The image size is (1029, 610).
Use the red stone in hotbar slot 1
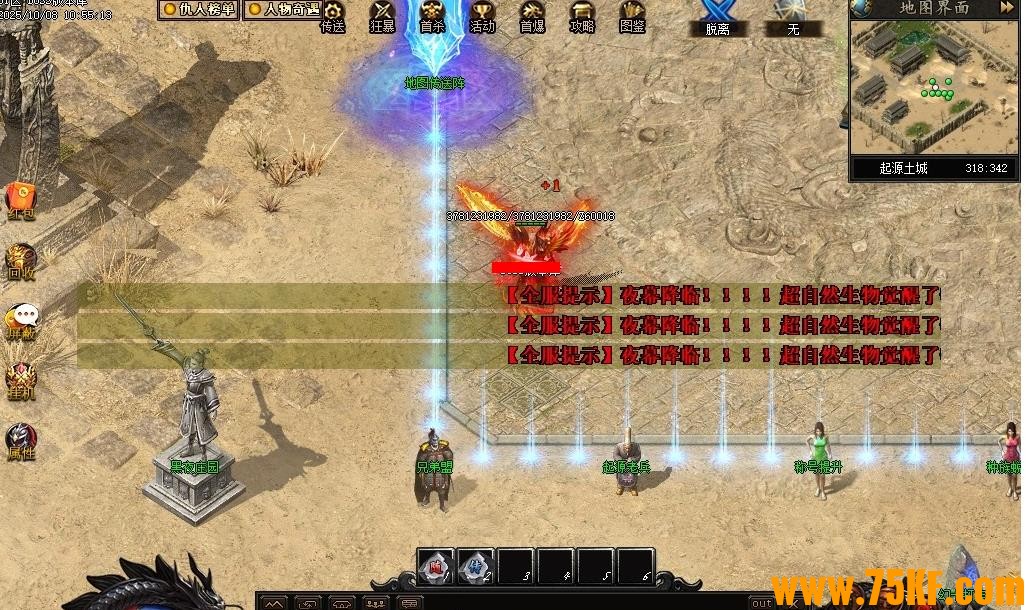tap(436, 566)
